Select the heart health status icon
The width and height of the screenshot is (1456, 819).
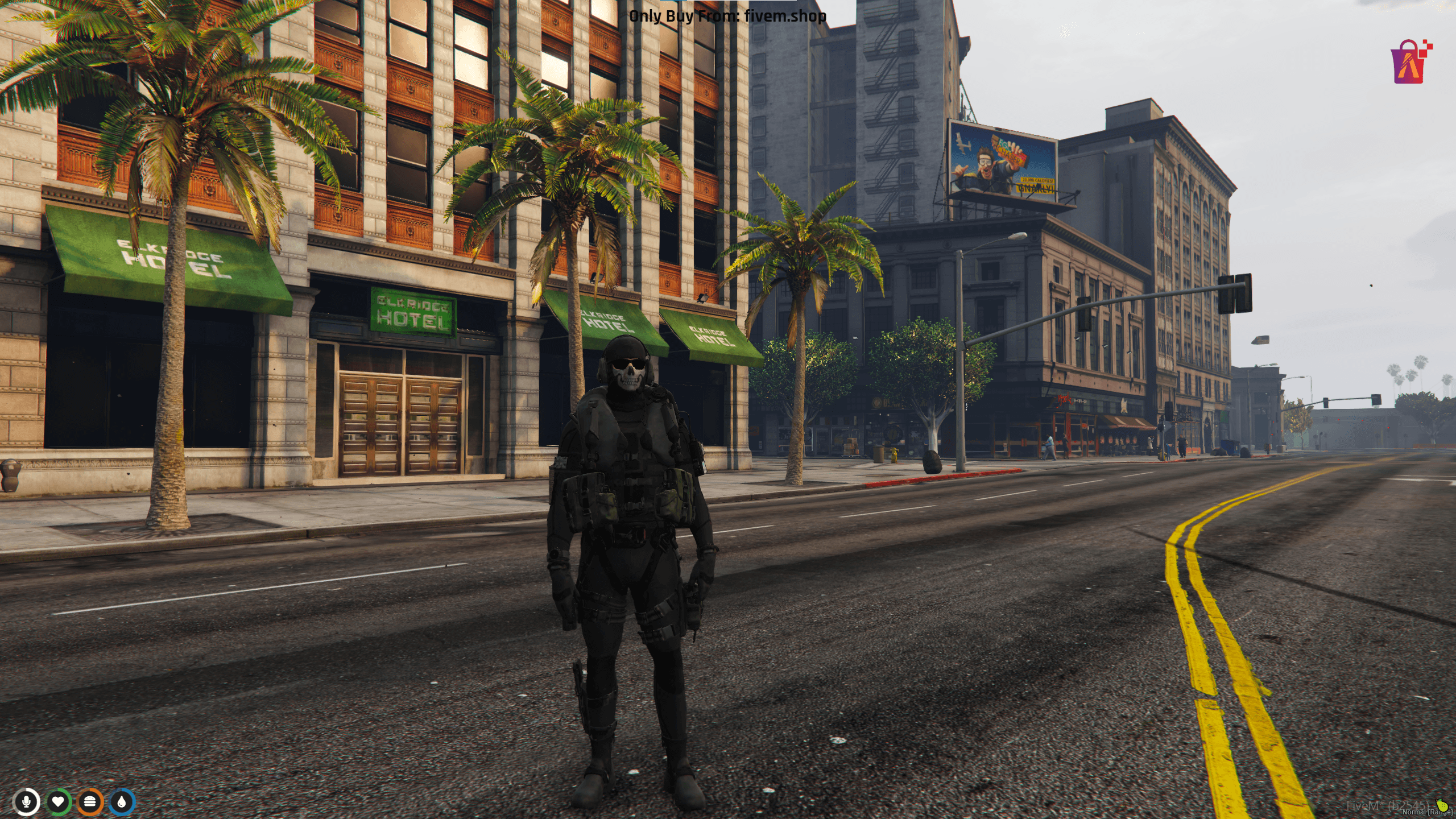[x=58, y=803]
